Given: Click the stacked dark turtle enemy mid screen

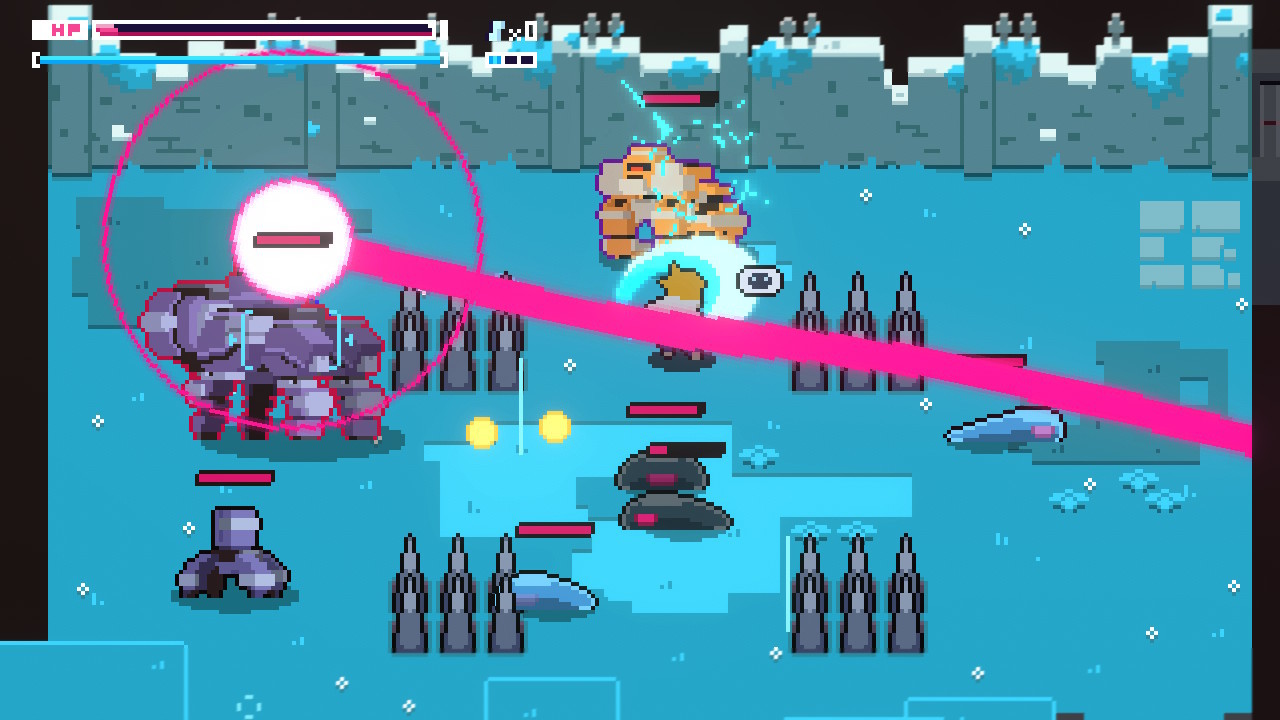Looking at the screenshot, I should (x=666, y=485).
